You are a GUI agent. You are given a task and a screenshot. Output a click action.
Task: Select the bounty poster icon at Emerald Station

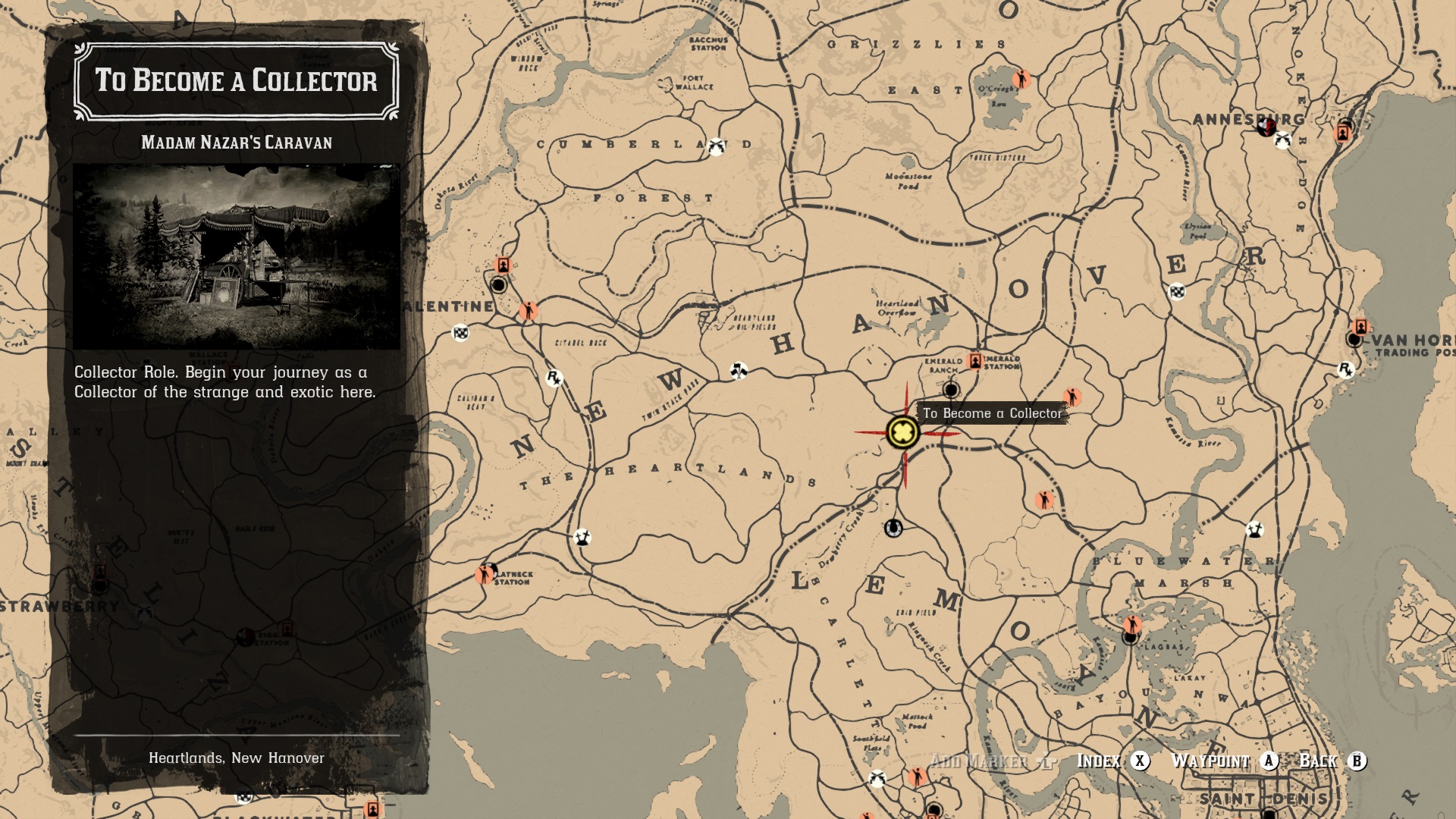click(x=975, y=361)
